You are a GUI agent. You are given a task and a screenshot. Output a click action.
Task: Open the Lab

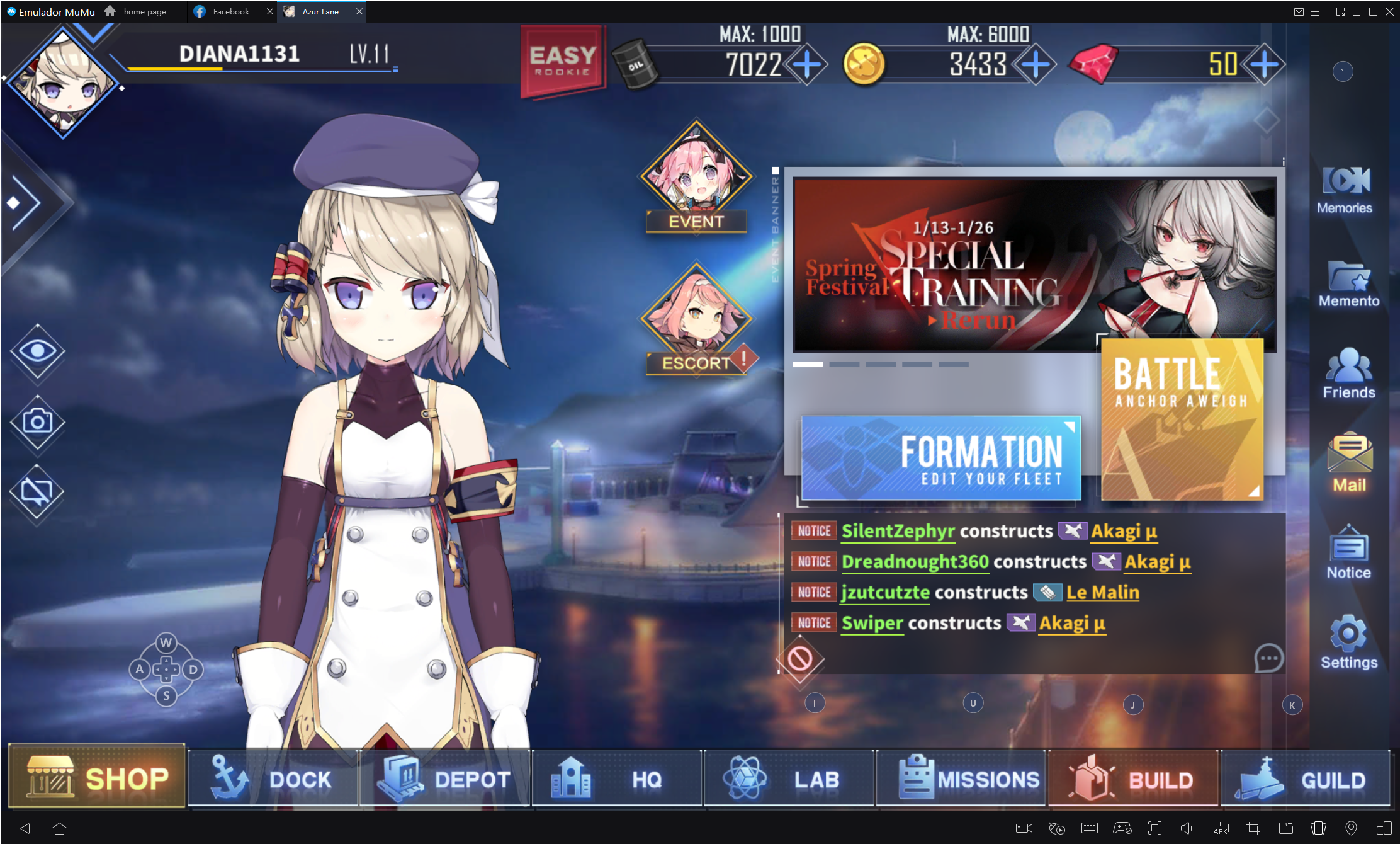coord(789,779)
